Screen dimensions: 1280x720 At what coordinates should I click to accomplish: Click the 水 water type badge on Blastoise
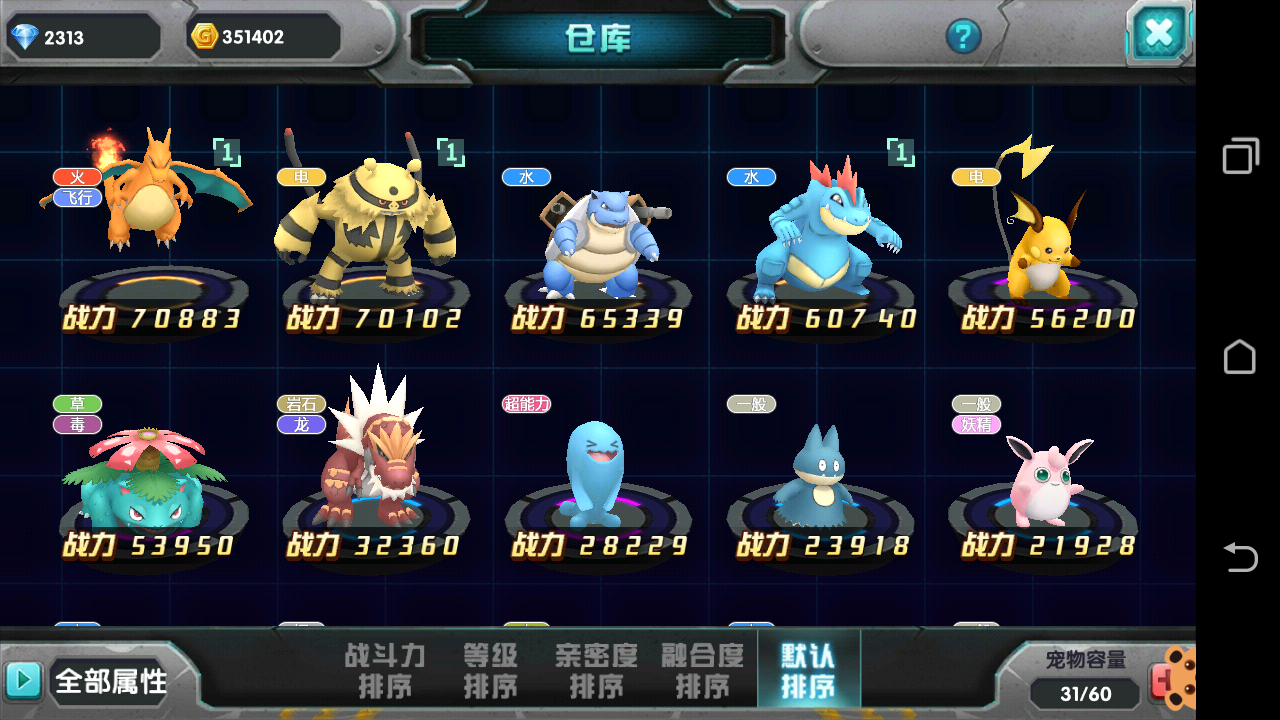pos(527,177)
